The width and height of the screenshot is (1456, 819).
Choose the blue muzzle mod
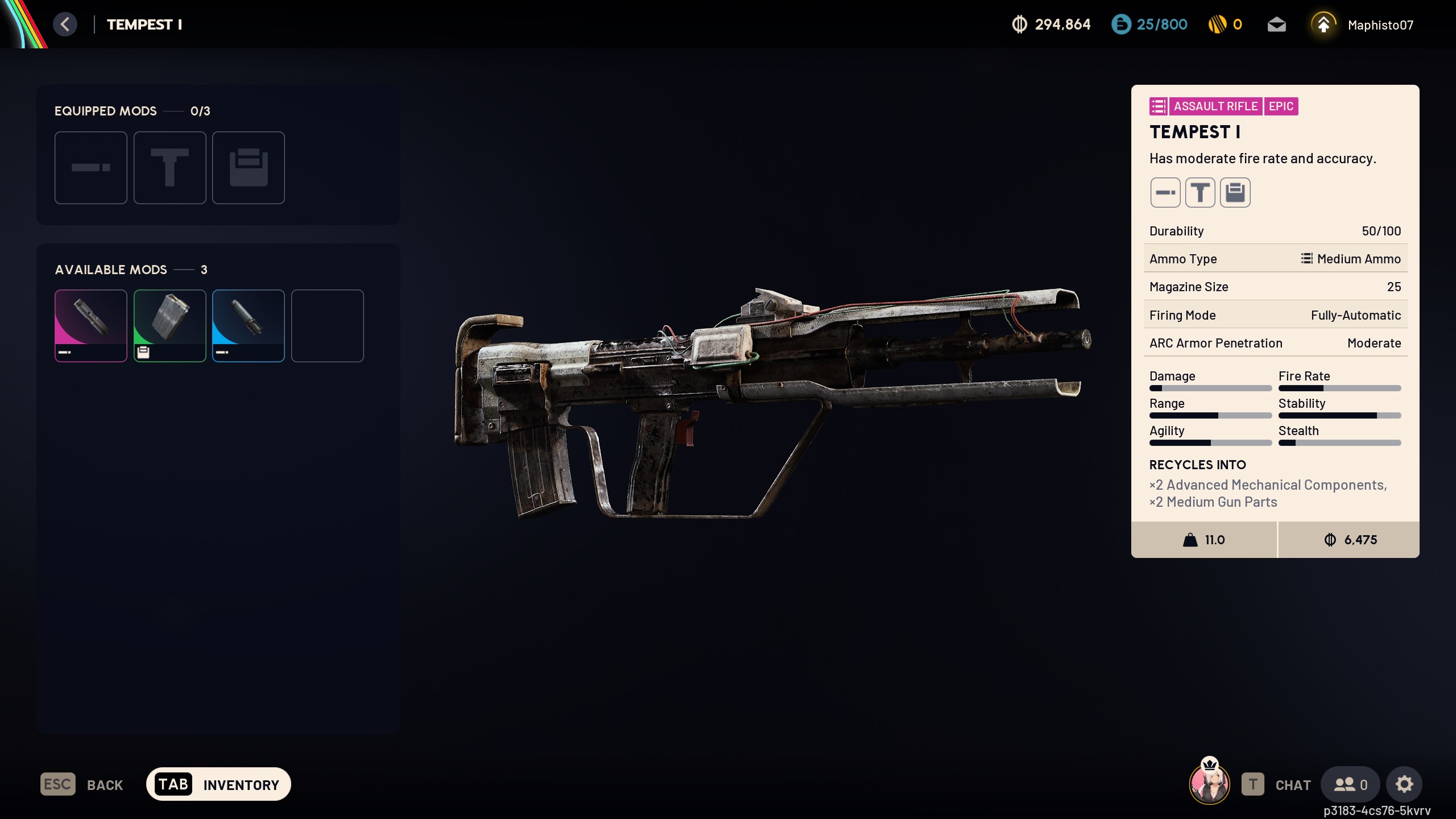(x=249, y=325)
